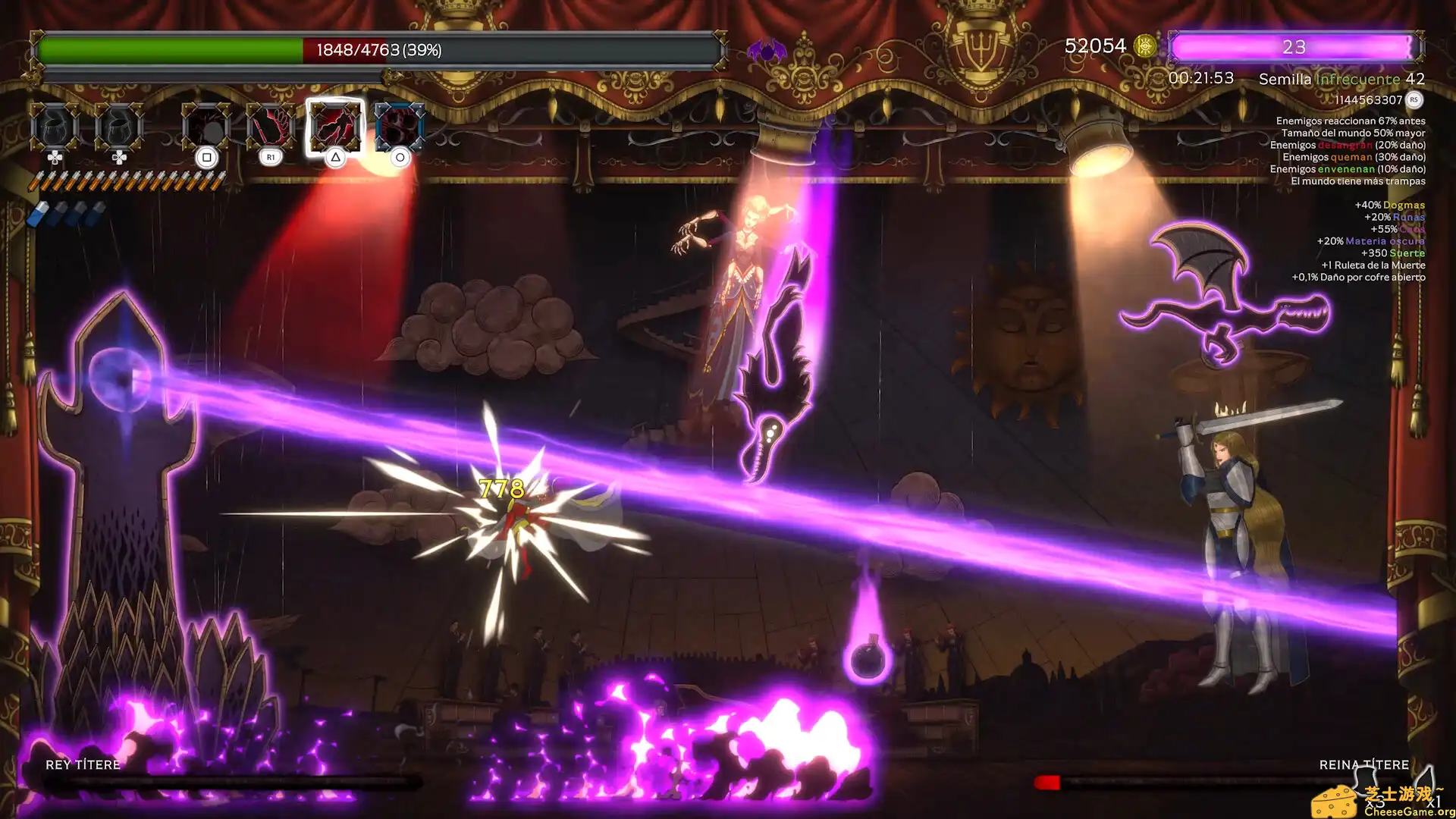Use the red claw ability slot
The height and width of the screenshot is (819, 1456).
click(271, 127)
